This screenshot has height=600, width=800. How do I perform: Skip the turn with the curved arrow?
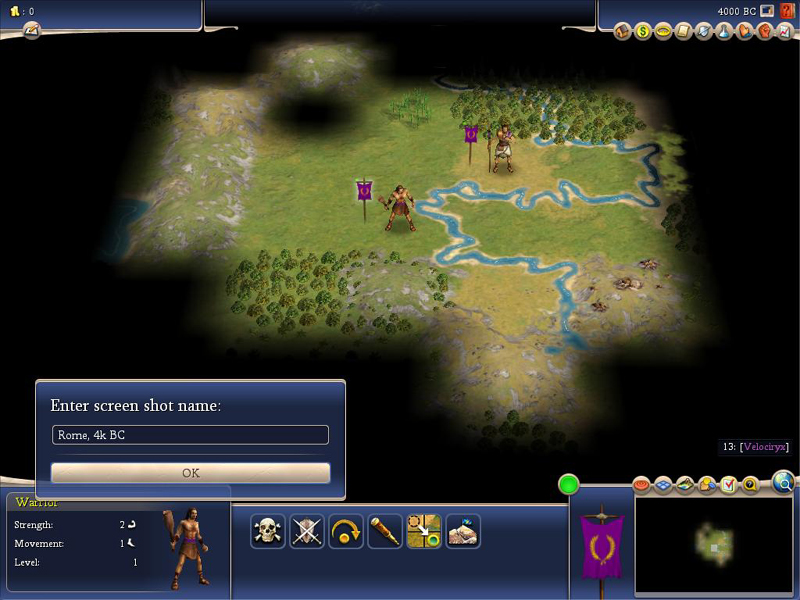point(346,531)
